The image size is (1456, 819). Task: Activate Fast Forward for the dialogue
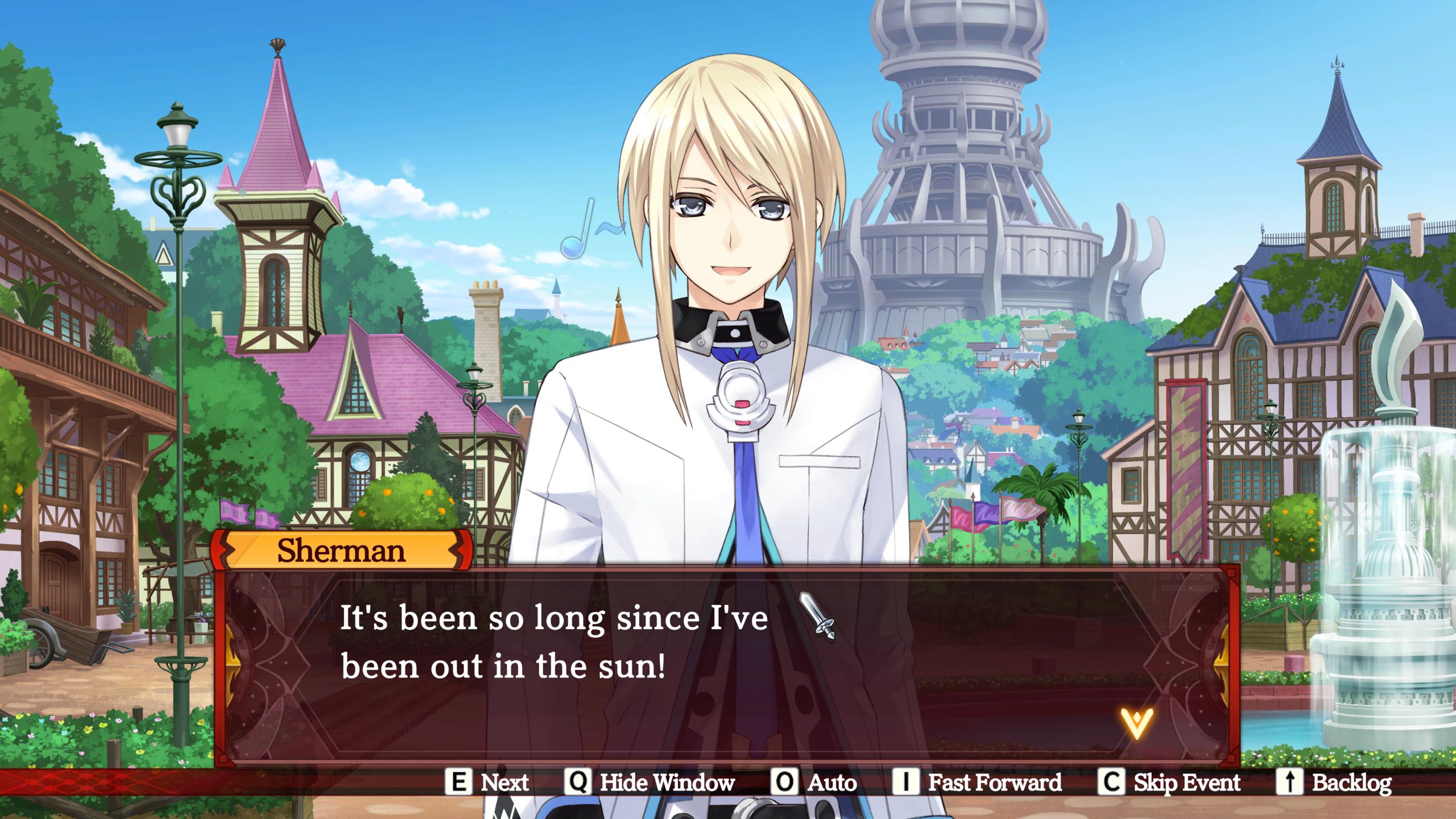(x=977, y=783)
